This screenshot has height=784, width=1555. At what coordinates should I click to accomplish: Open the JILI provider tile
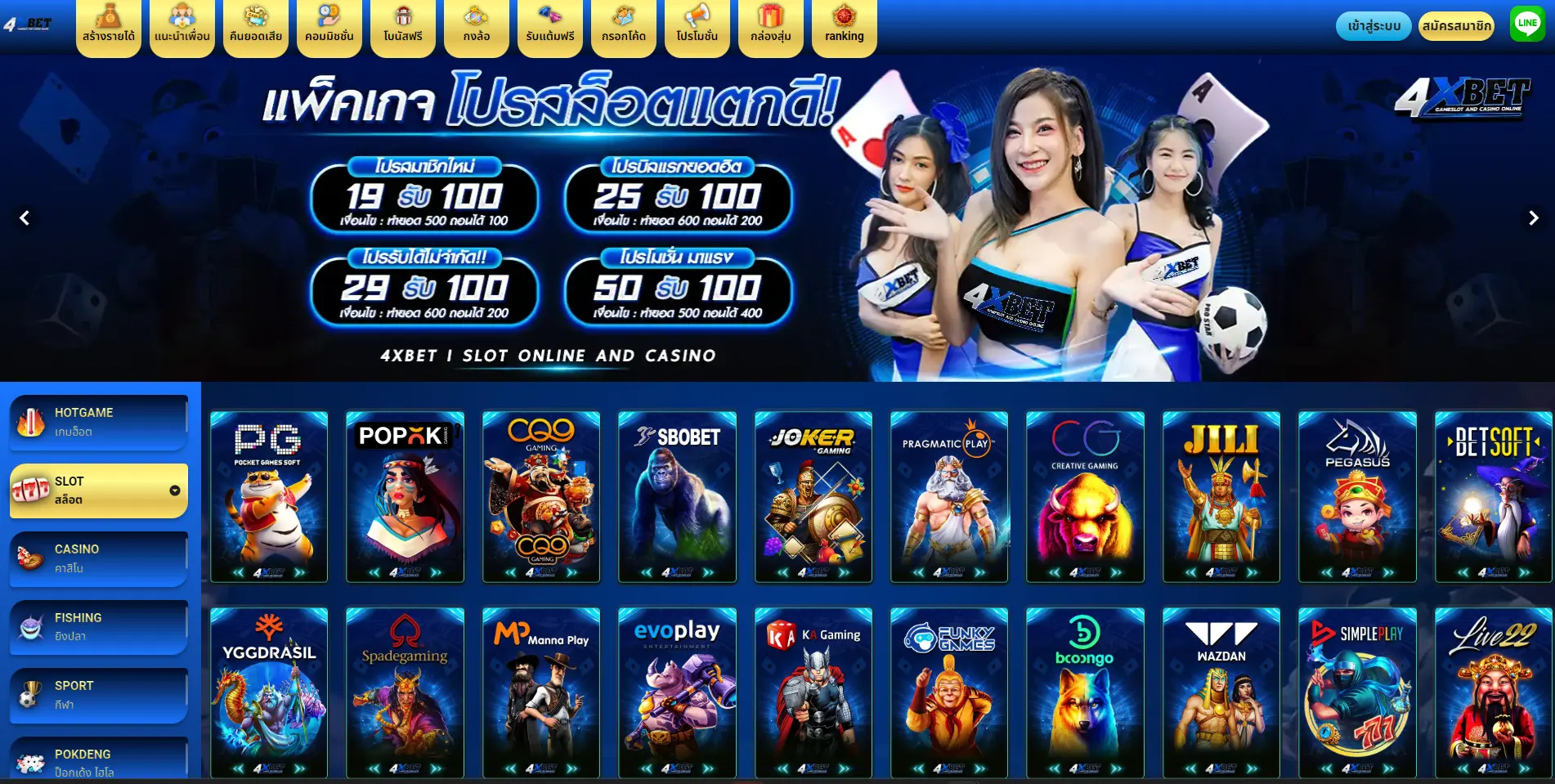point(1221,497)
